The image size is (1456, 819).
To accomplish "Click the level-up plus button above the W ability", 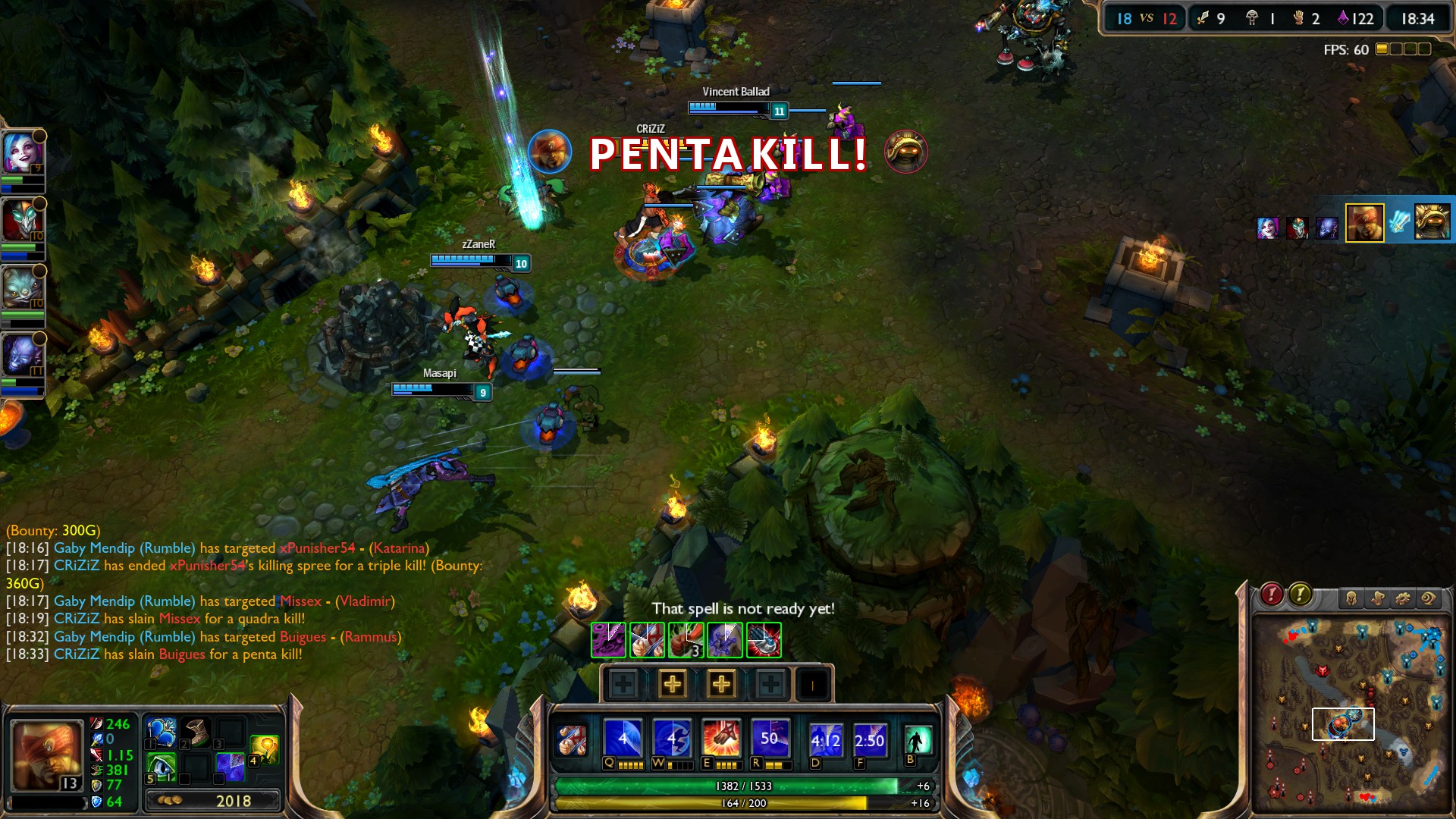I will tap(673, 685).
